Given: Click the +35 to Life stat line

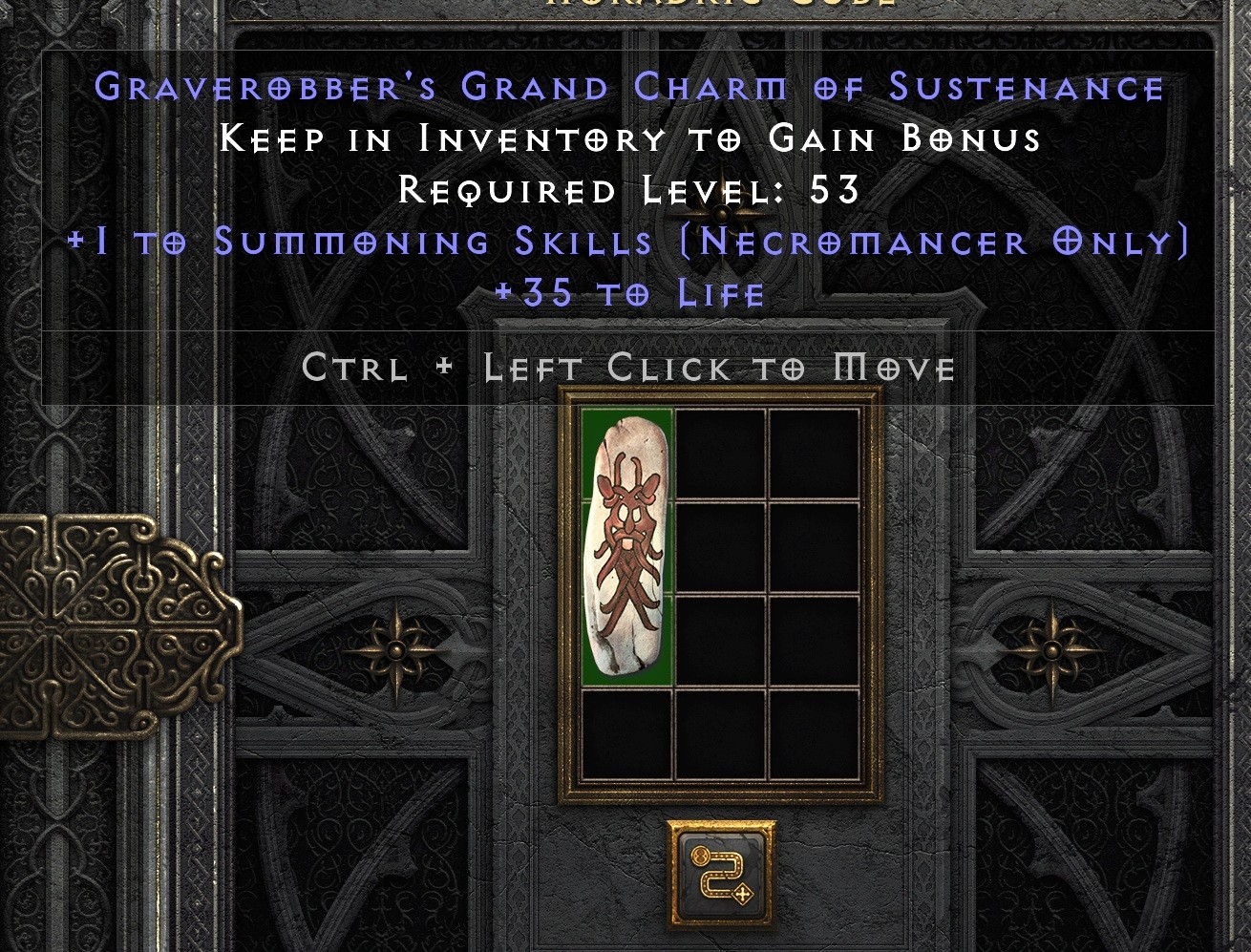Looking at the screenshot, I should coord(630,293).
